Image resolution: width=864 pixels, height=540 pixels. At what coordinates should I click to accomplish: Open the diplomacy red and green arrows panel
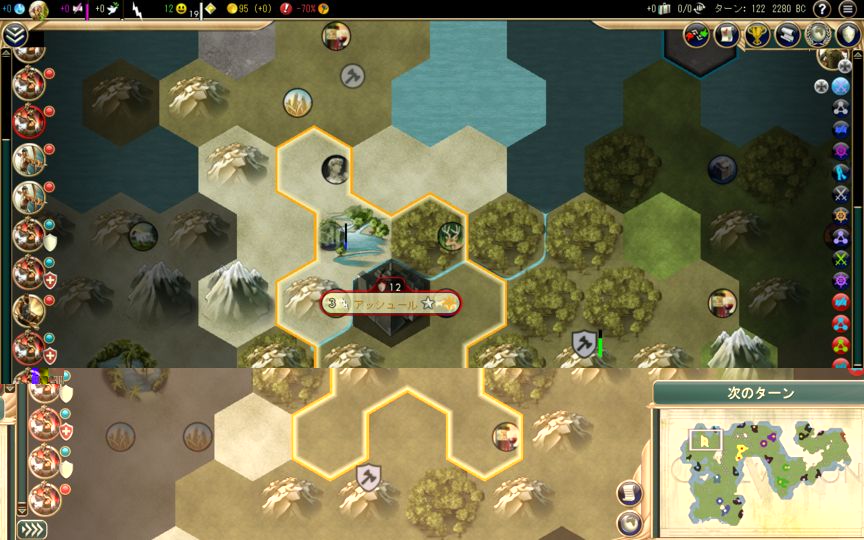tap(696, 35)
